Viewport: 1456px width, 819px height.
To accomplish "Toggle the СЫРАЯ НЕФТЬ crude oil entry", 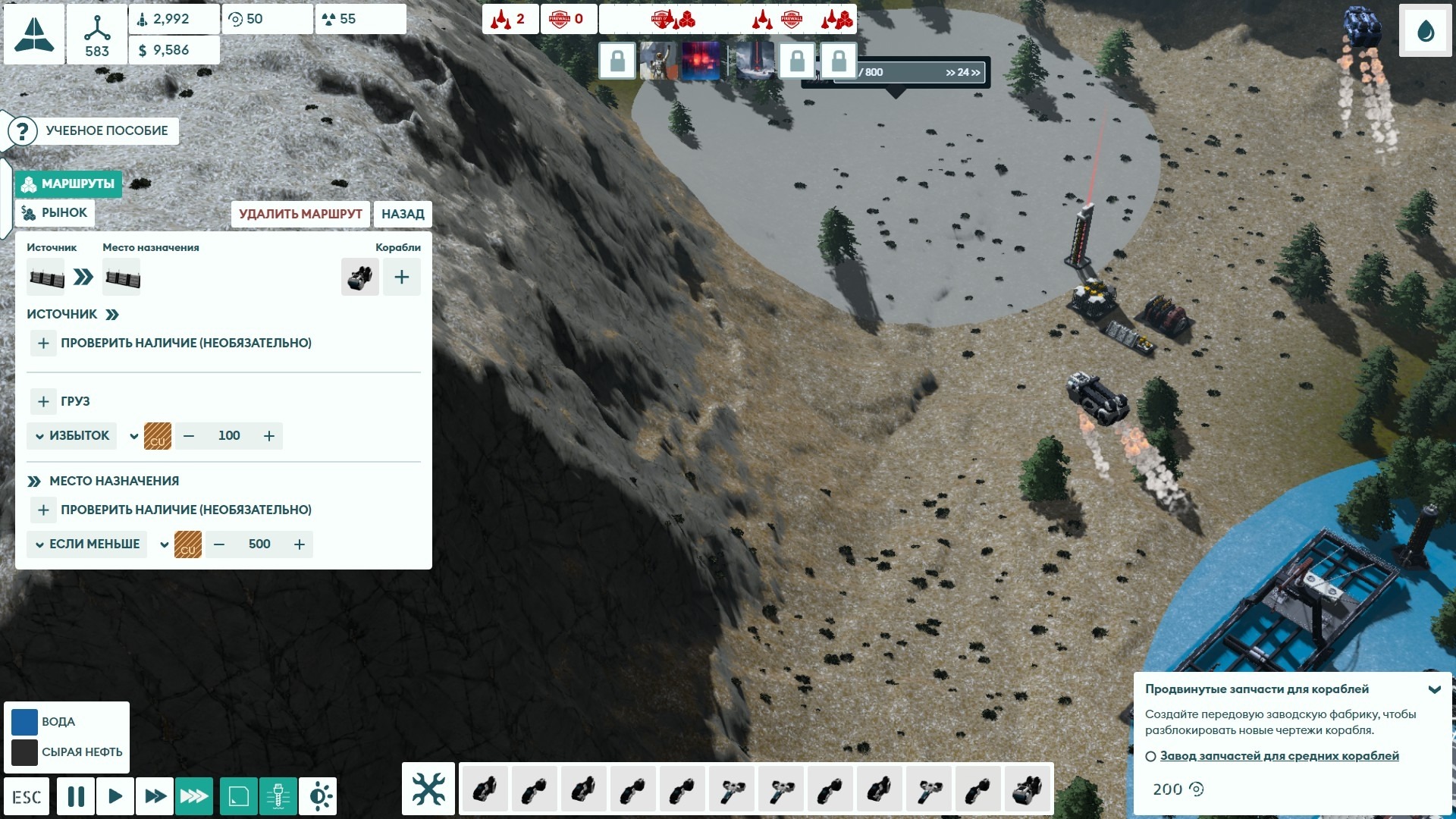I will pos(24,752).
